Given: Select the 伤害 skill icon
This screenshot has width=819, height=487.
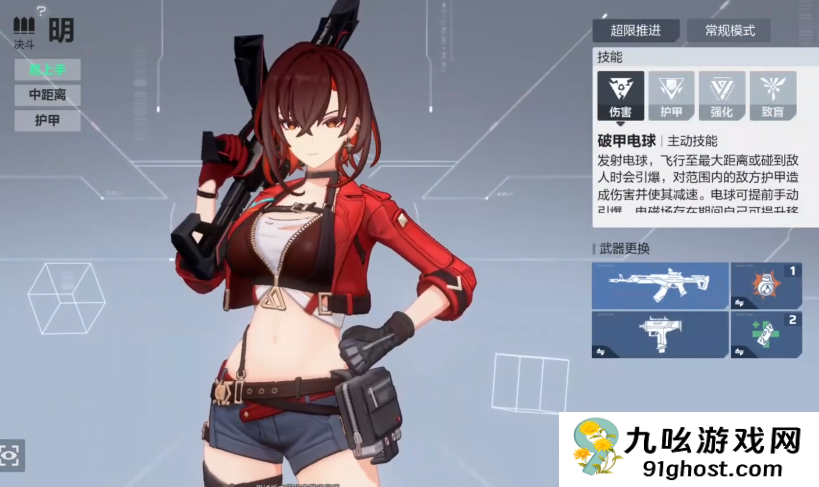Looking at the screenshot, I should click(620, 95).
